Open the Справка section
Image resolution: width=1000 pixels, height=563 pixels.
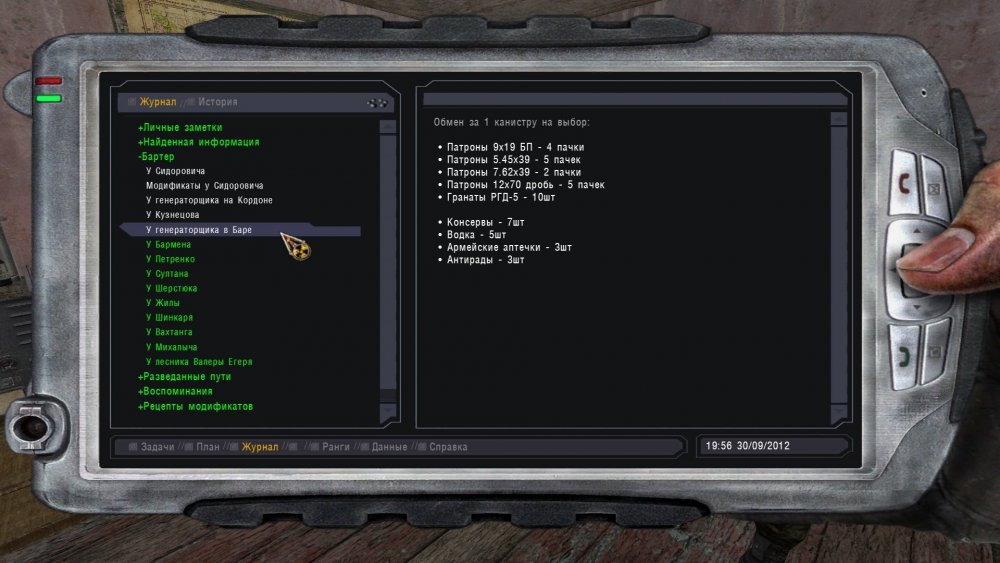pyautogui.click(x=449, y=447)
